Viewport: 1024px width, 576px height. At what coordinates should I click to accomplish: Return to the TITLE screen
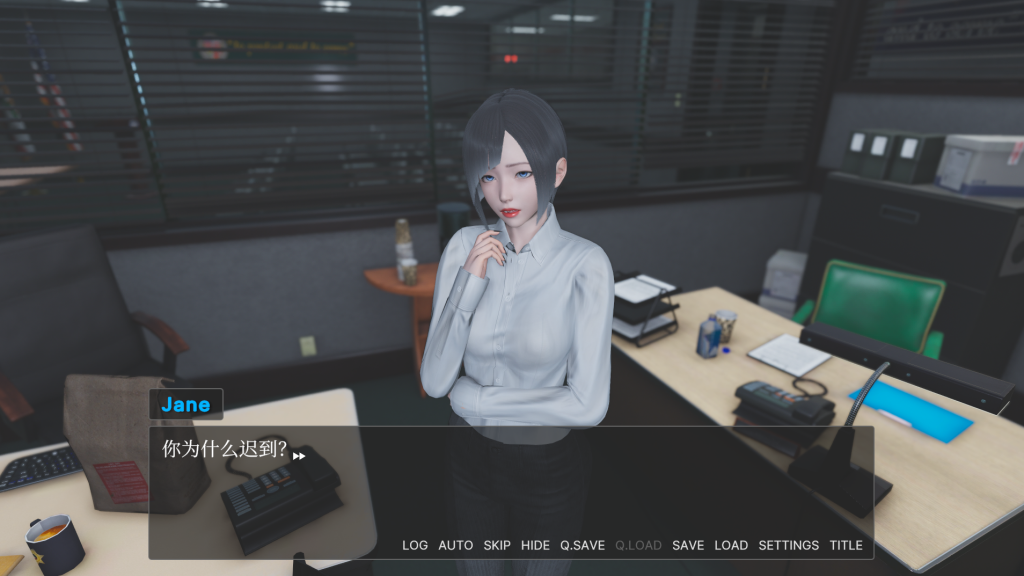(845, 545)
